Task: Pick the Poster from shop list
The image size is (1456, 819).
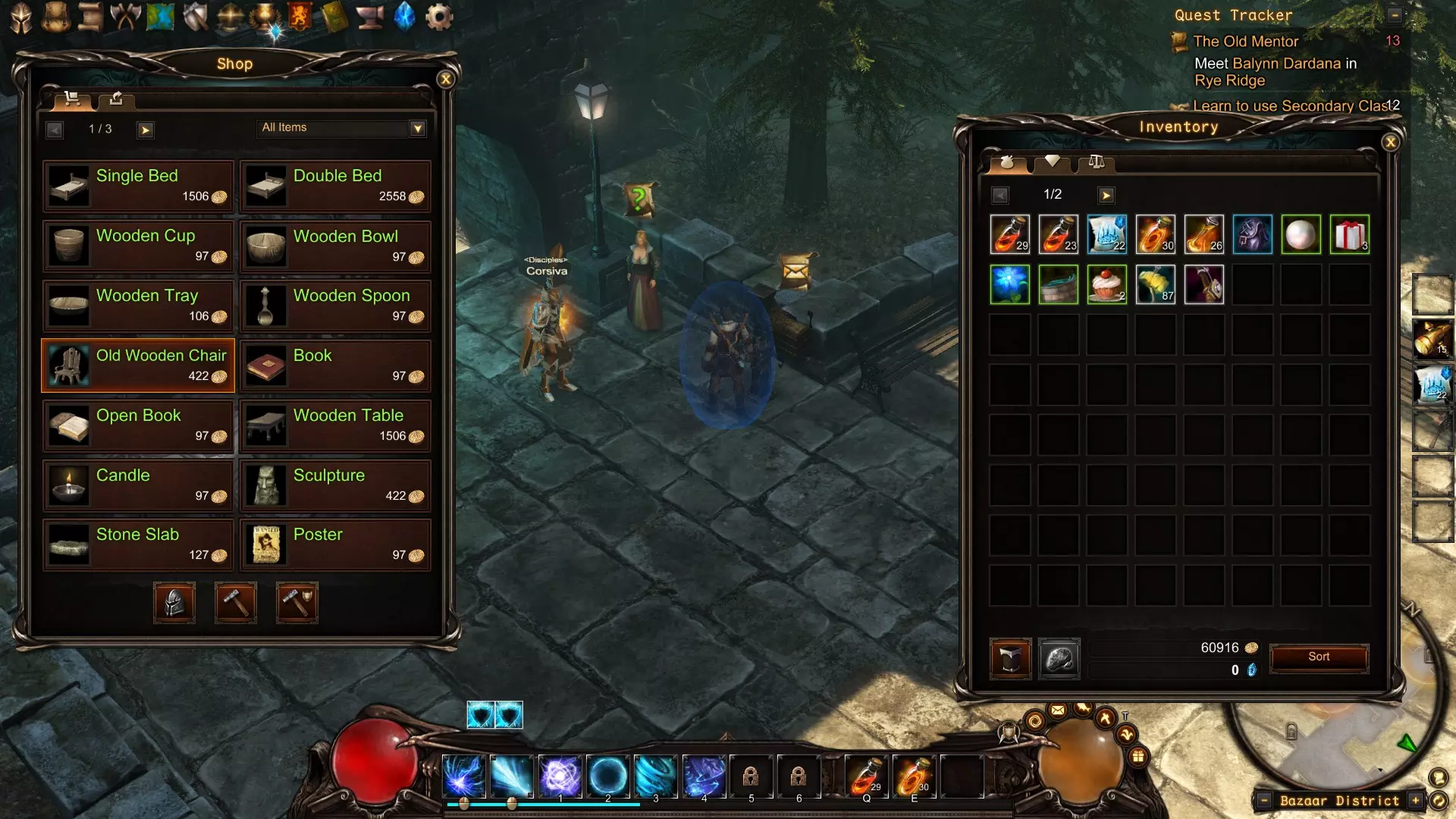Action: pyautogui.click(x=335, y=544)
